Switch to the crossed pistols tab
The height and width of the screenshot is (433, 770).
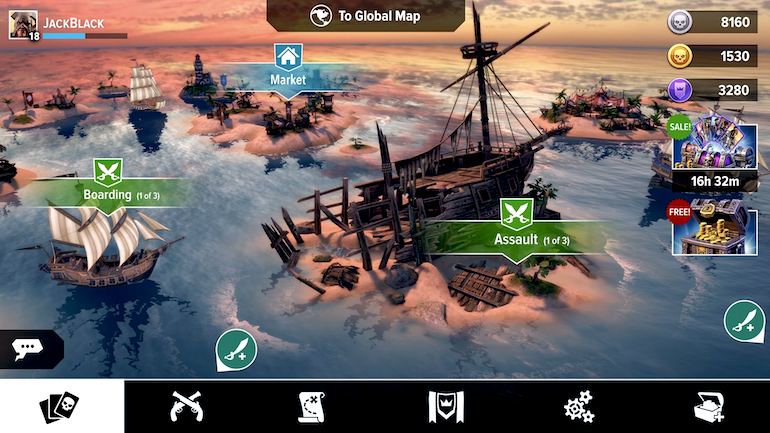187,407
